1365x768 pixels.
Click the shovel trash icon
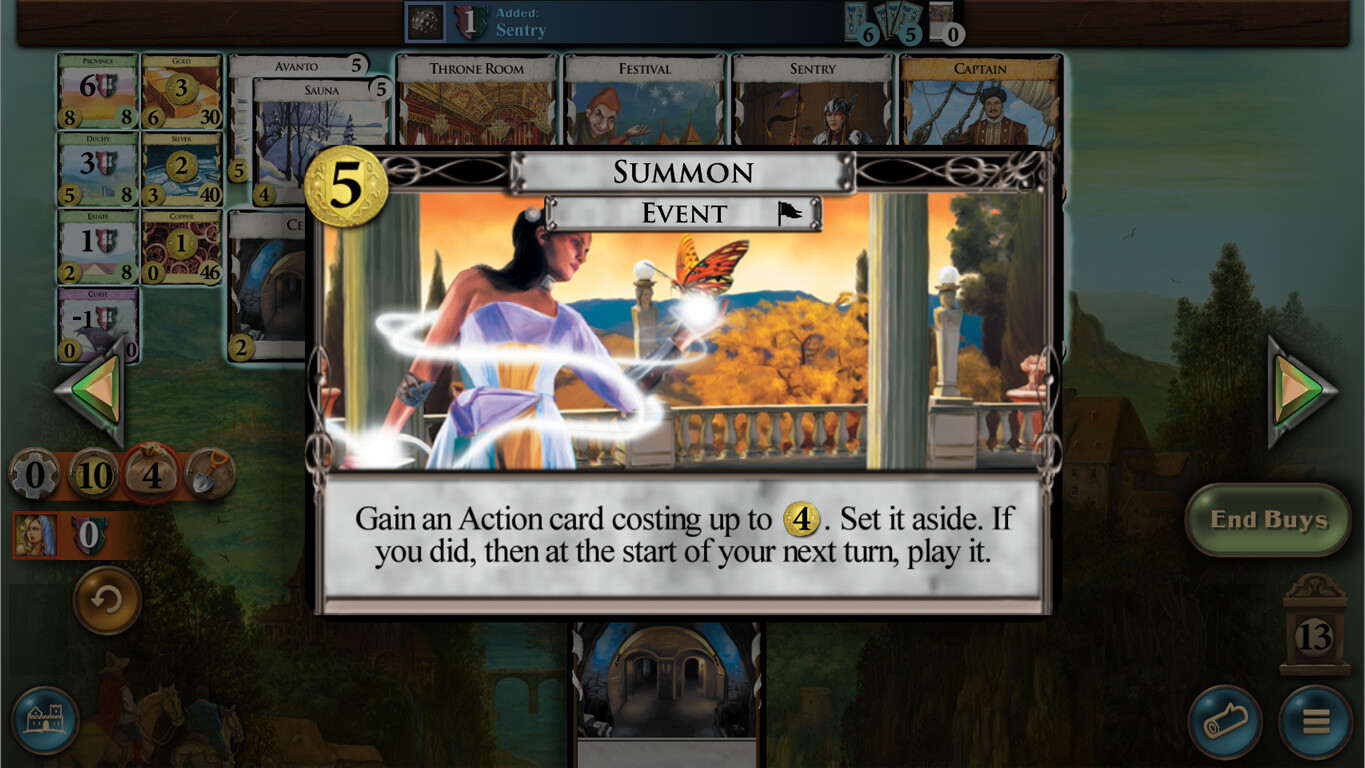(x=208, y=473)
